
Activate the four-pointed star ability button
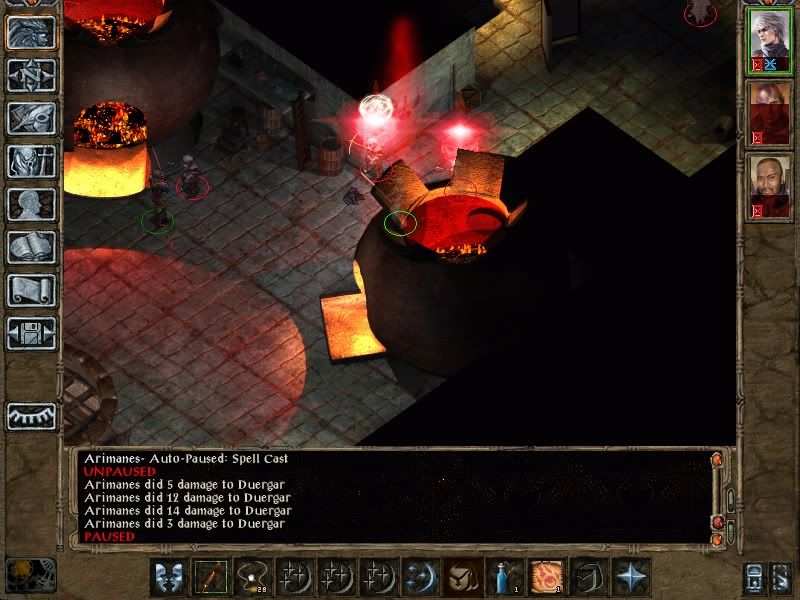pos(631,577)
